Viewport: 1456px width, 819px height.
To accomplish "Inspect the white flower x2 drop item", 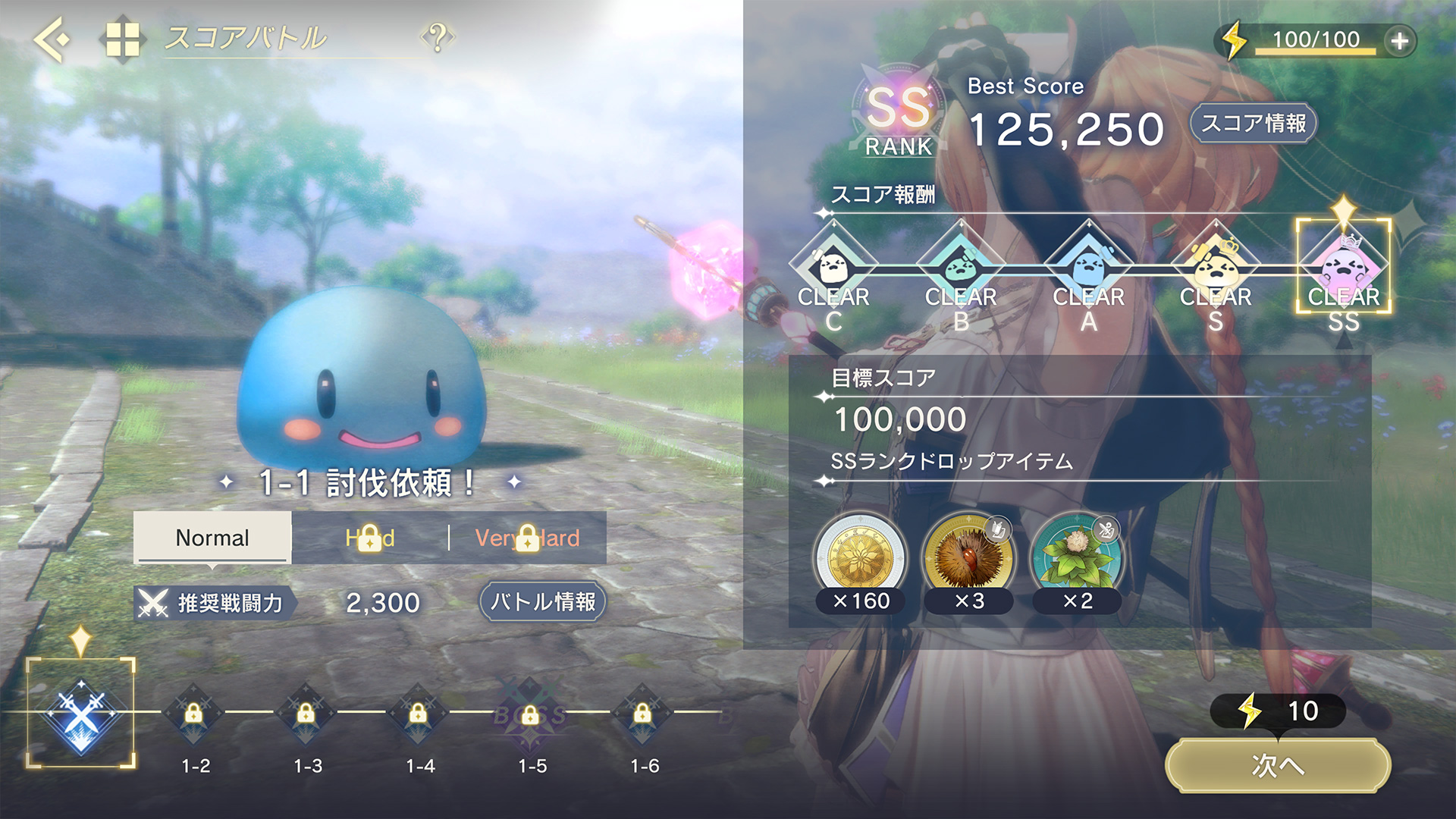I will [1077, 557].
